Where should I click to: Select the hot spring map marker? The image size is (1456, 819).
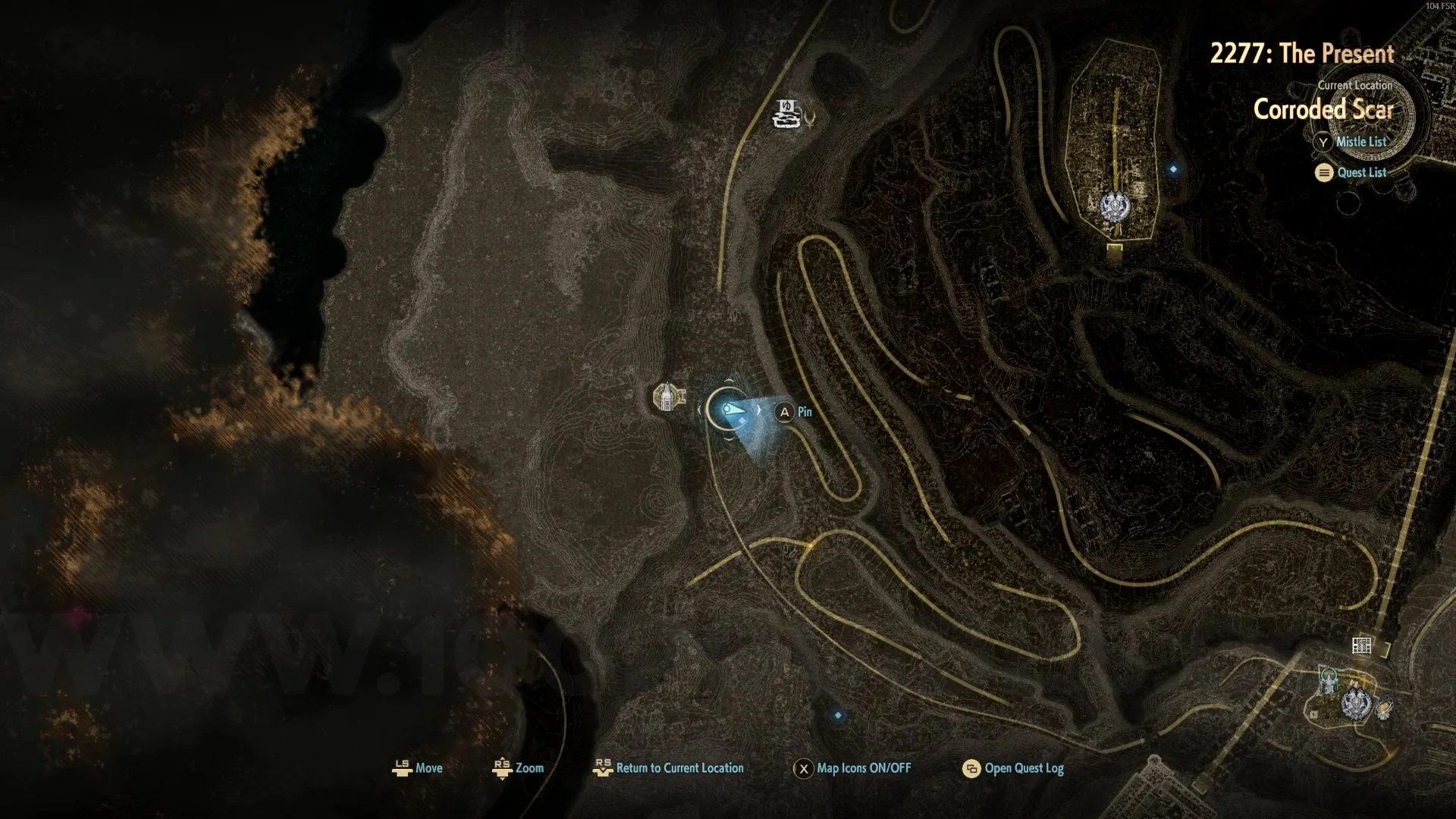click(x=786, y=115)
